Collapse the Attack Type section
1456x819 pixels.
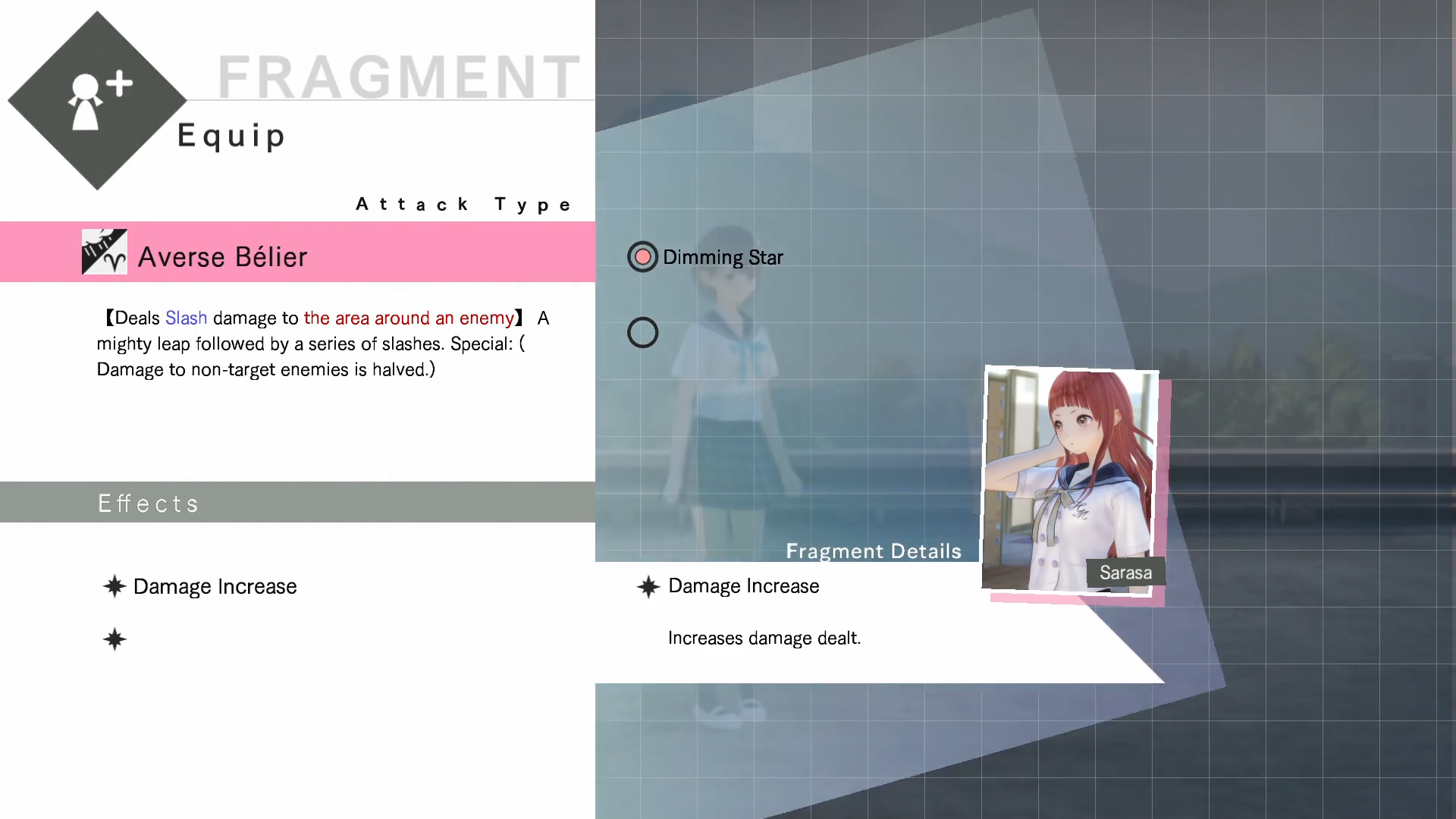tap(465, 204)
